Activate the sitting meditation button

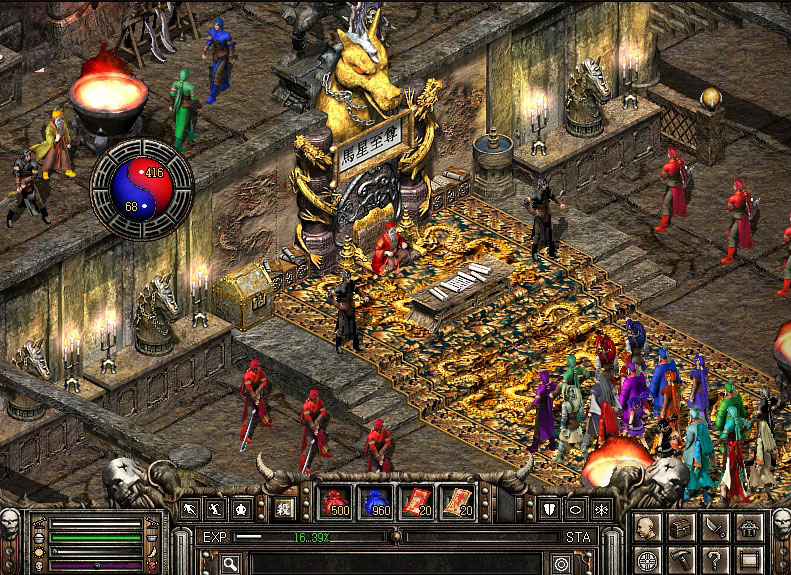point(241,509)
